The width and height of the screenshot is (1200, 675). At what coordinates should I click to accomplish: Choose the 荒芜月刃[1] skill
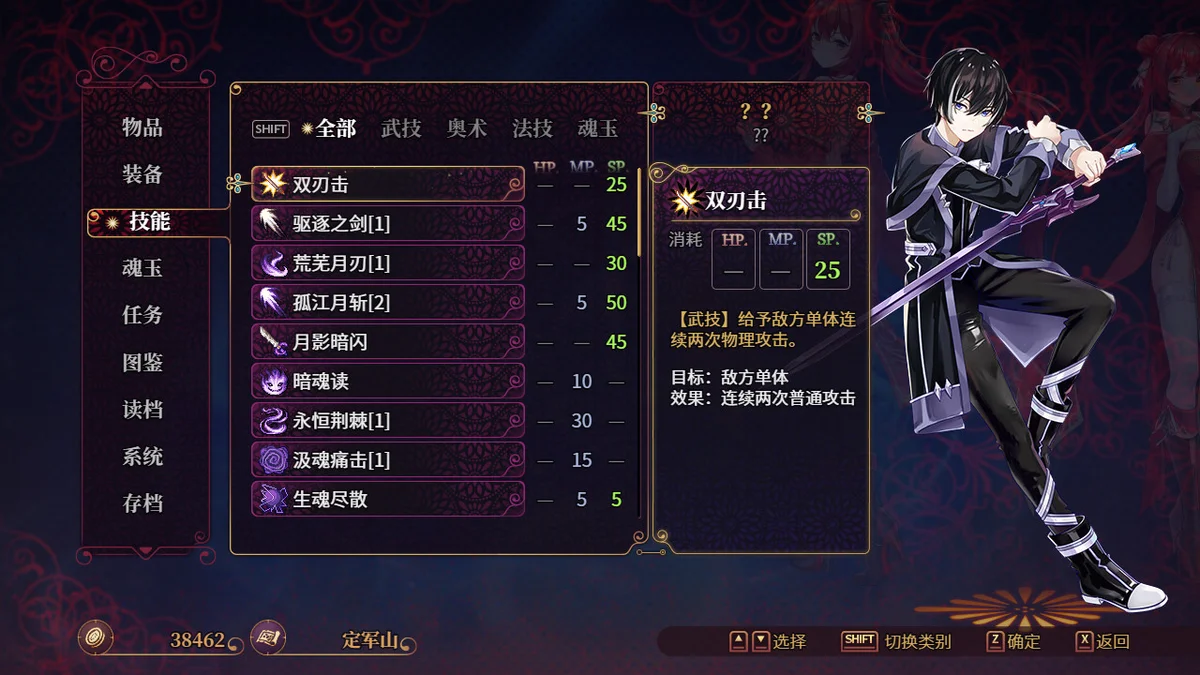point(388,263)
